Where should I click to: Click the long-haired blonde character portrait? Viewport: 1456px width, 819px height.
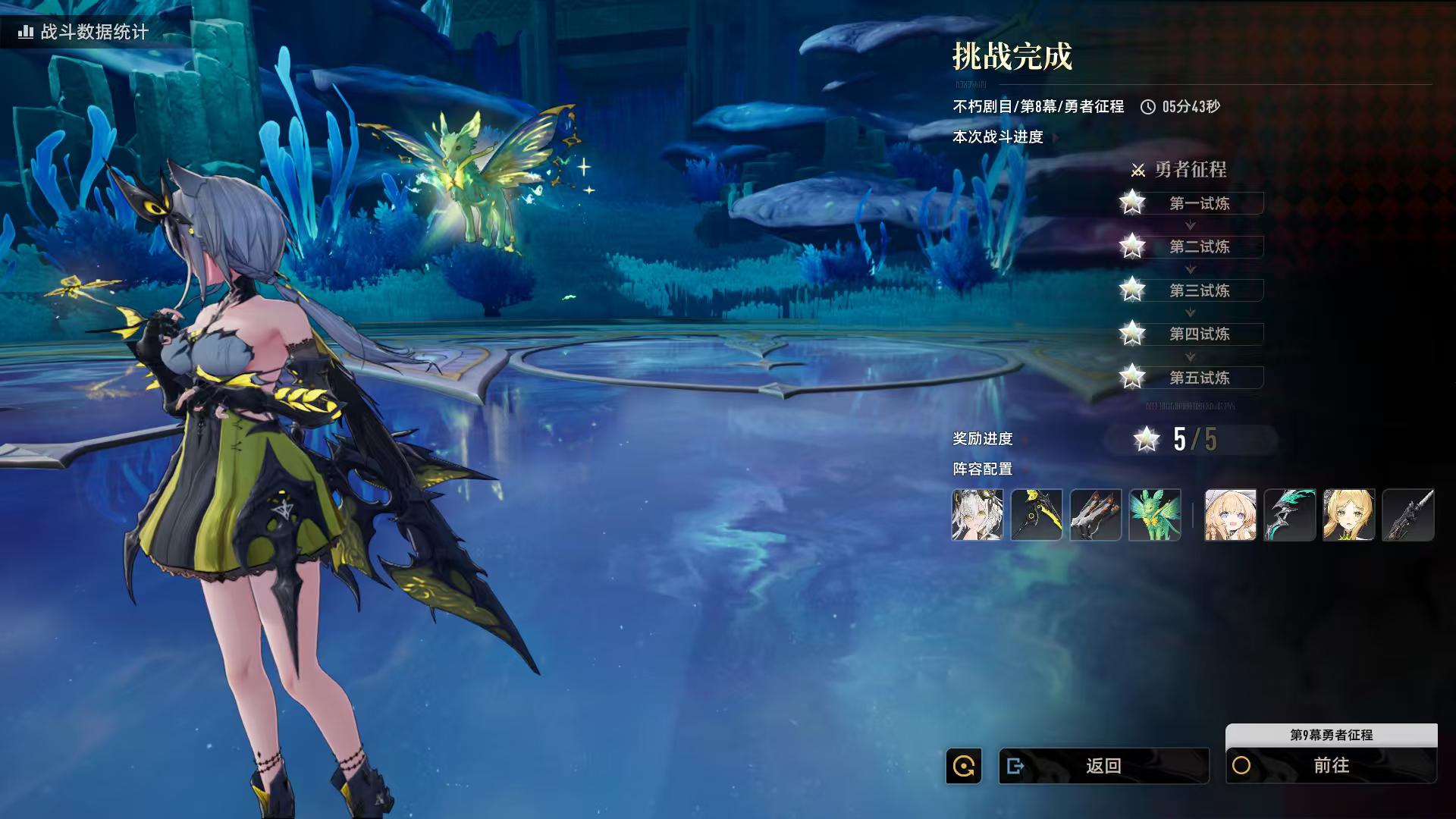1349,515
